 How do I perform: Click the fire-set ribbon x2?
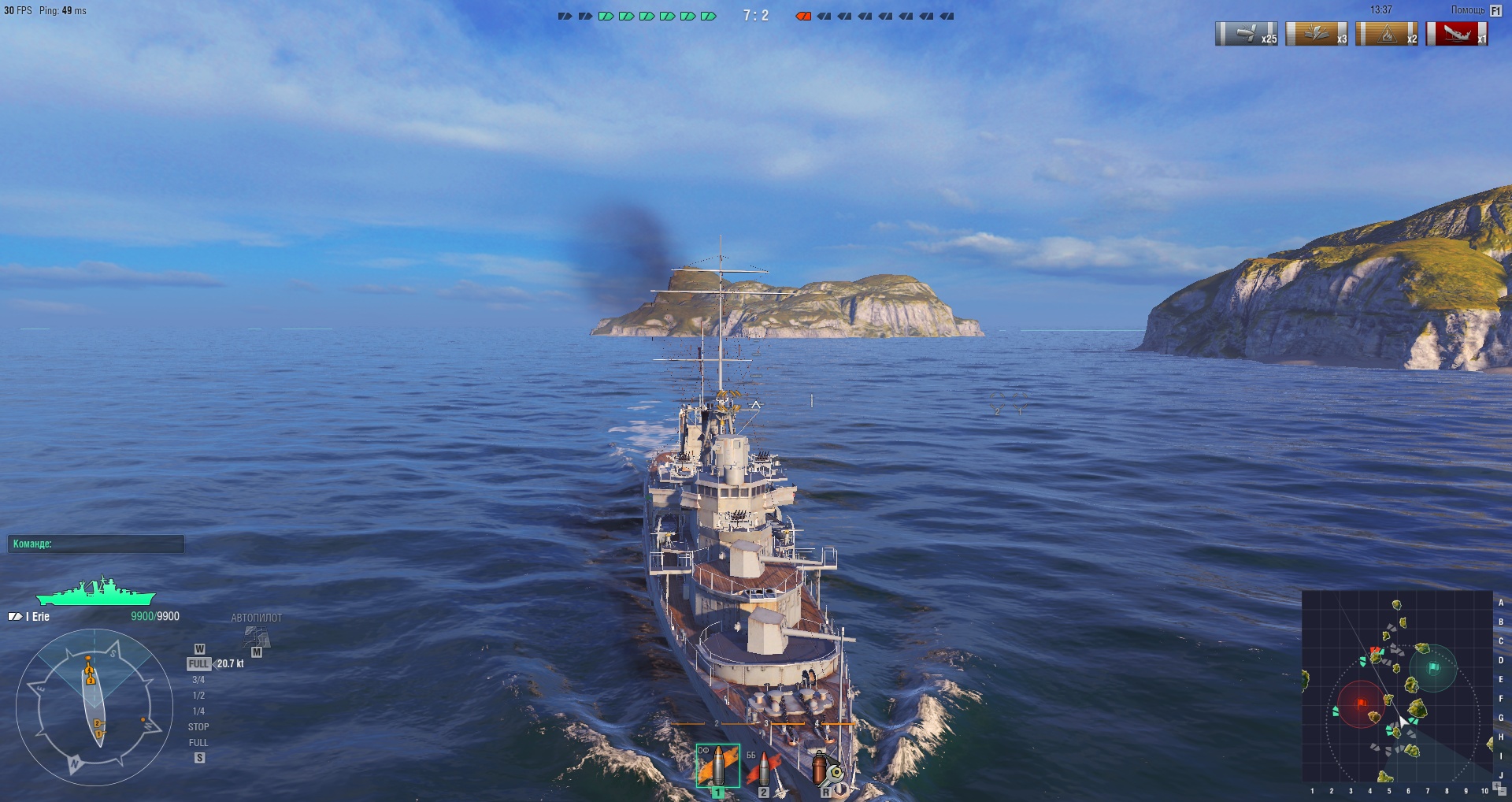pos(1387,34)
